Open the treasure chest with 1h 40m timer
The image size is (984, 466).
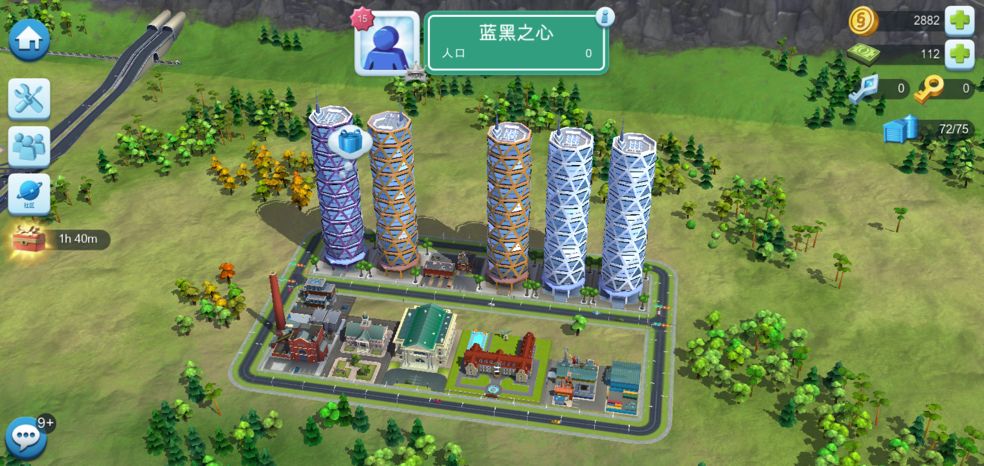point(29,240)
